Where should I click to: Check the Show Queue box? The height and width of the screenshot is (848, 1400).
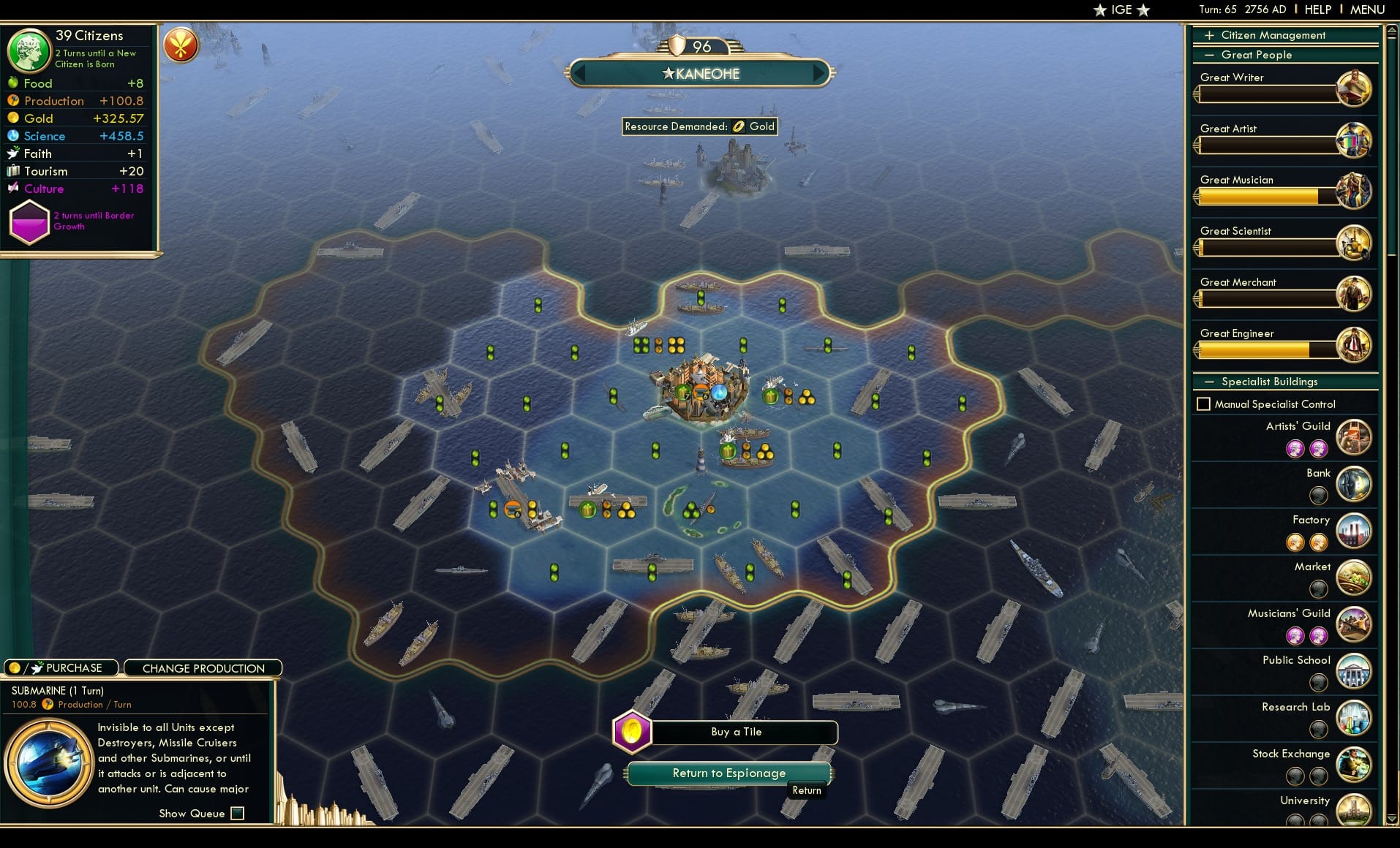click(x=237, y=813)
